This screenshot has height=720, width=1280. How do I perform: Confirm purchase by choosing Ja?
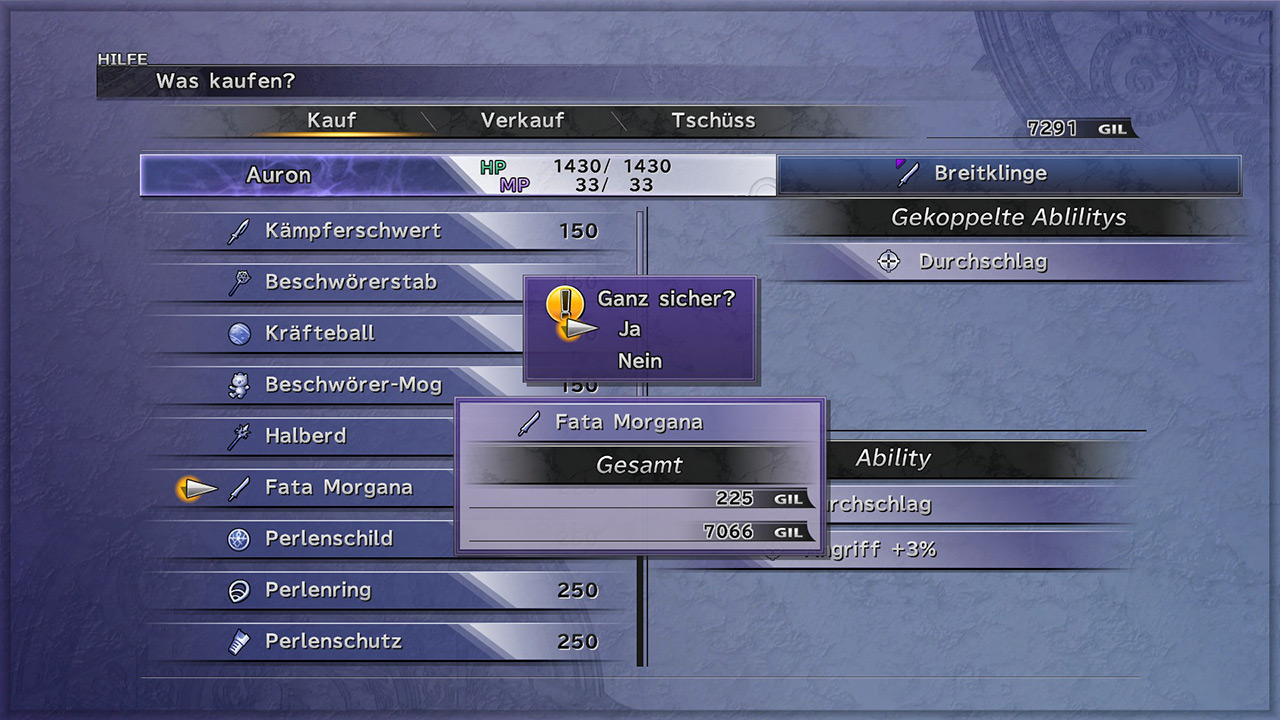tap(630, 329)
